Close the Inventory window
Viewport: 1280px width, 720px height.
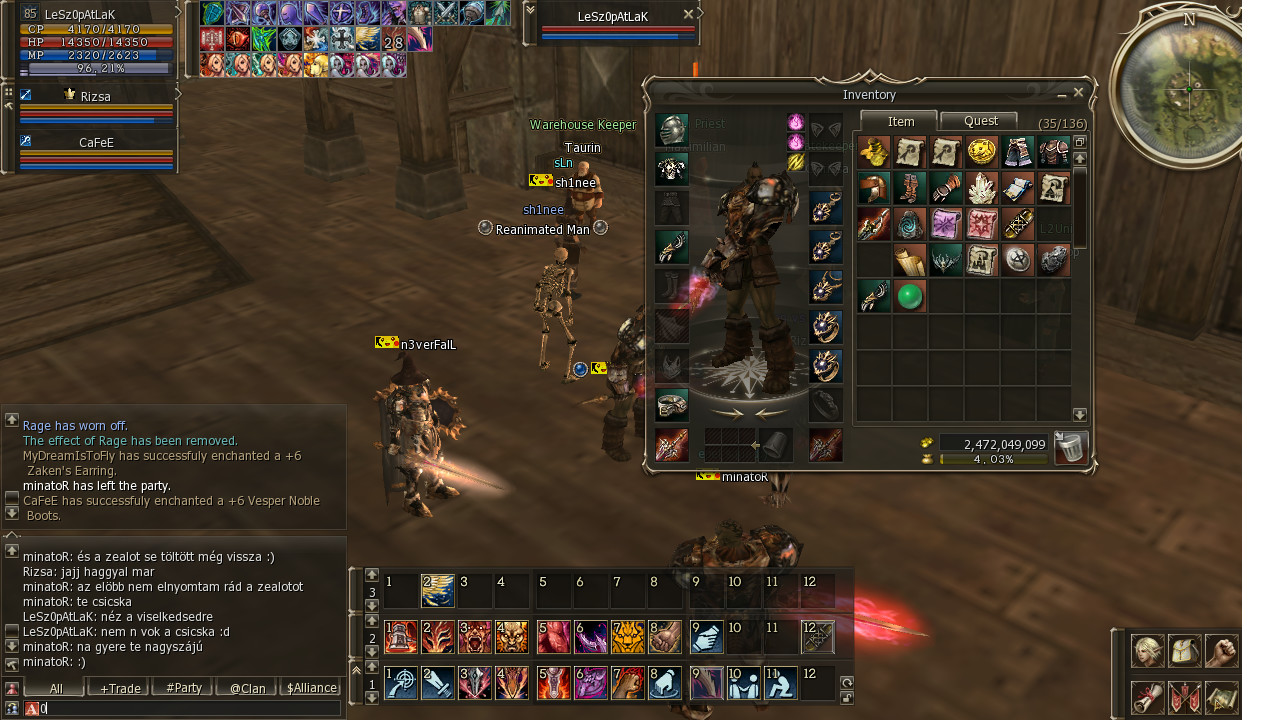[x=1078, y=93]
